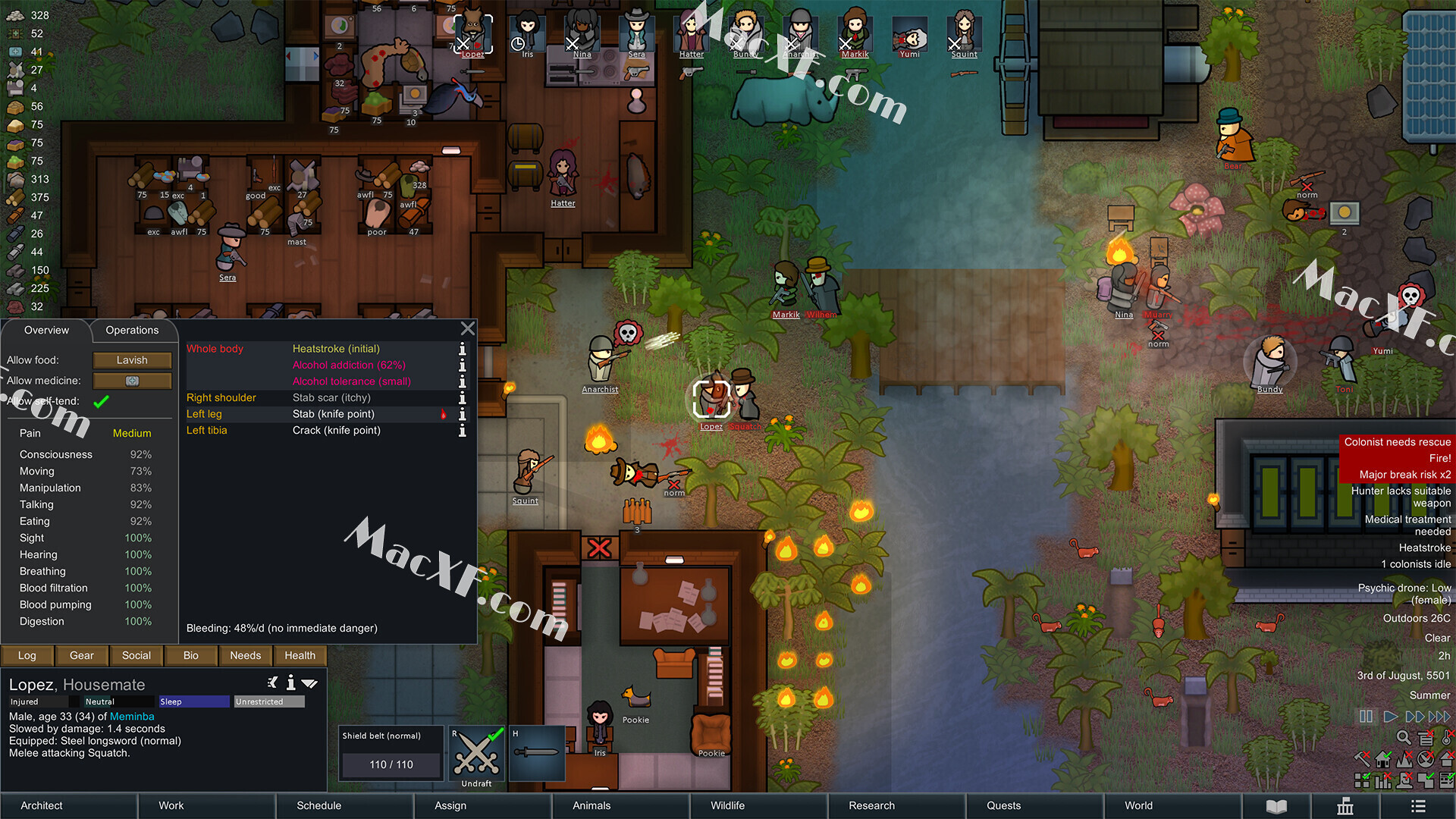Click the Colonist needs rescue alert
The width and height of the screenshot is (1456, 819).
click(1397, 441)
